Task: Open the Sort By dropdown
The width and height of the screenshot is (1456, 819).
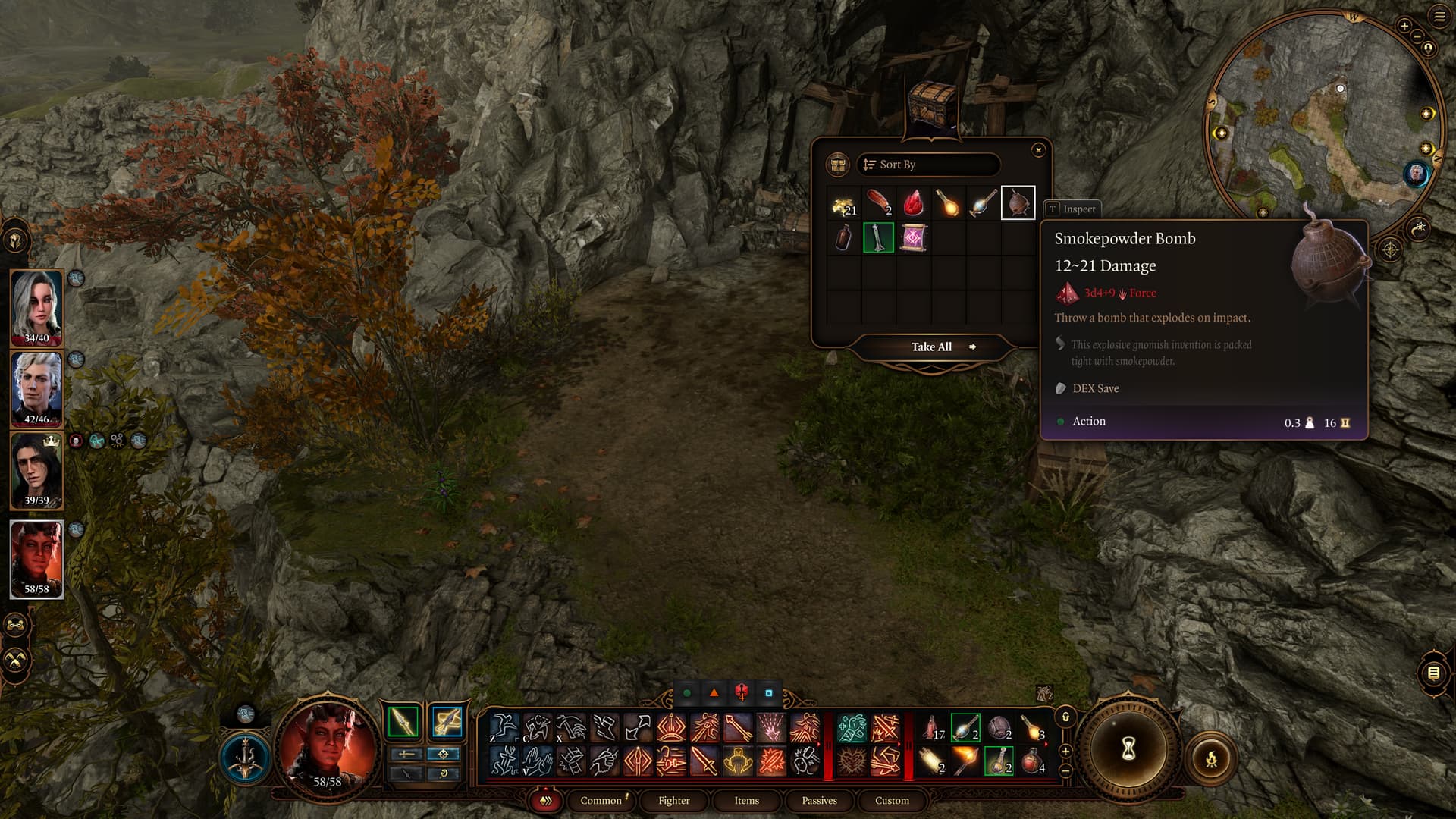Action: tap(927, 165)
